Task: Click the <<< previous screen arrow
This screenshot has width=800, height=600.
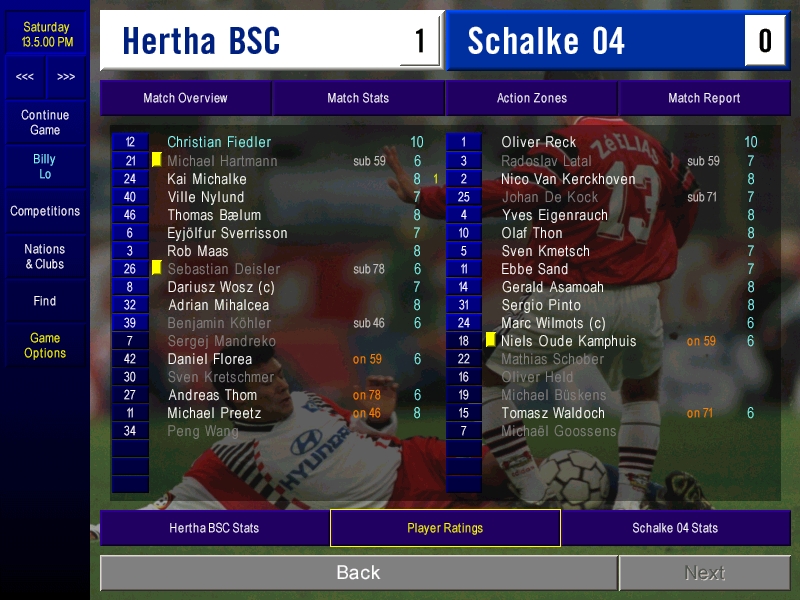Action: [25, 77]
